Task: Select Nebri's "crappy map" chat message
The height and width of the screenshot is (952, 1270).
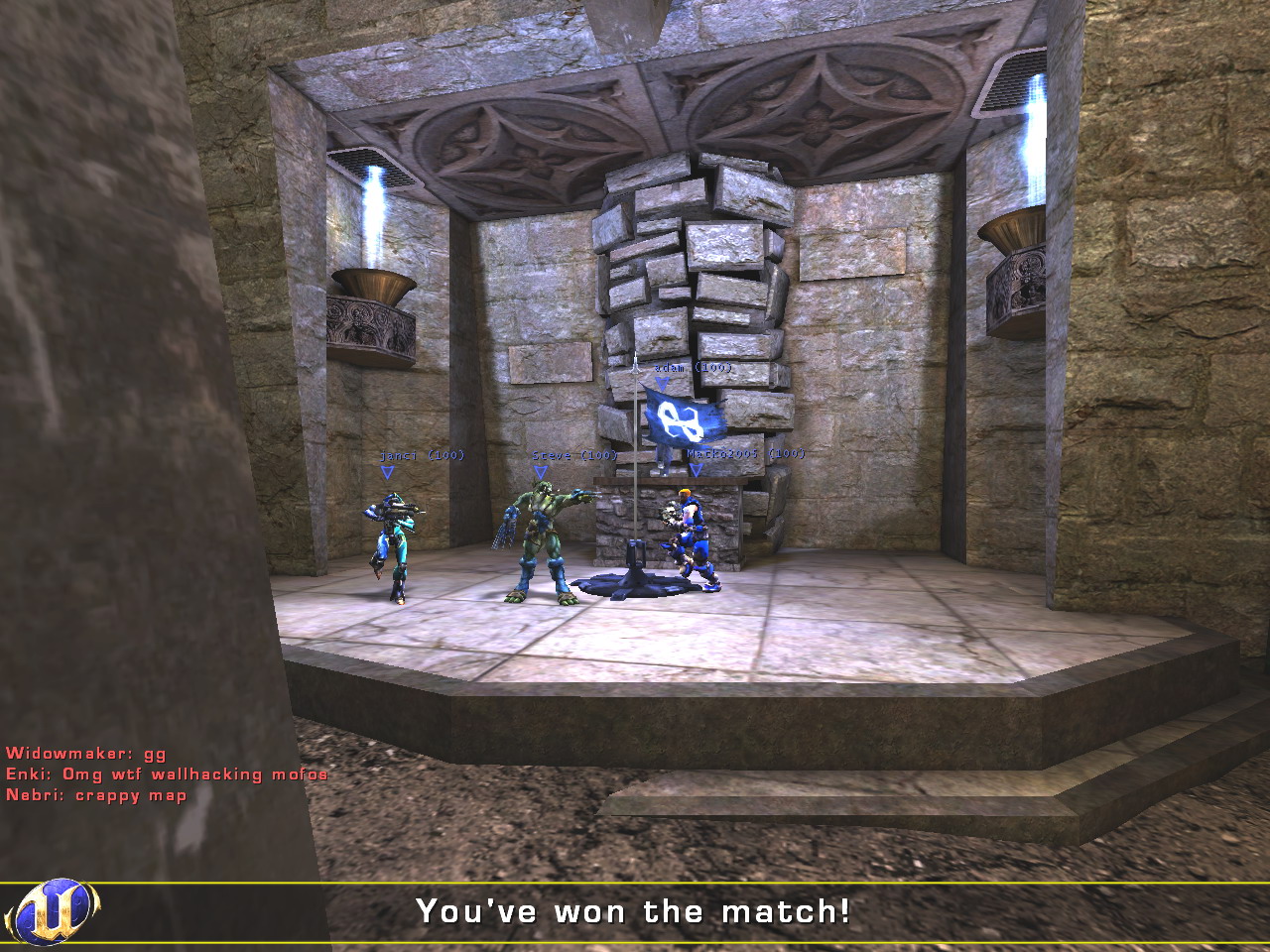Action: 96,795
